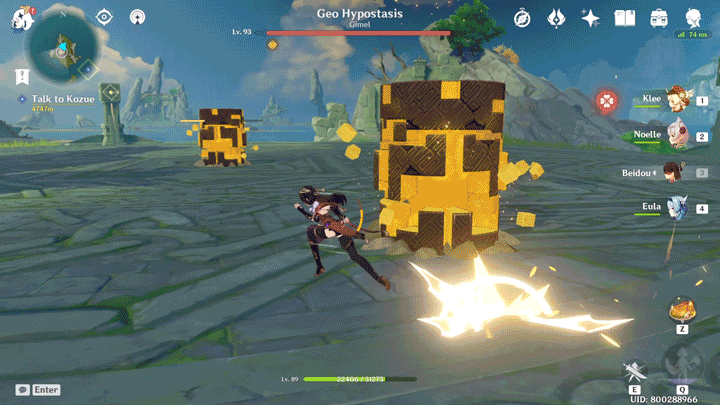This screenshot has height=405, width=720.
Task: Switch to Eula in the party
Action: pos(677,208)
